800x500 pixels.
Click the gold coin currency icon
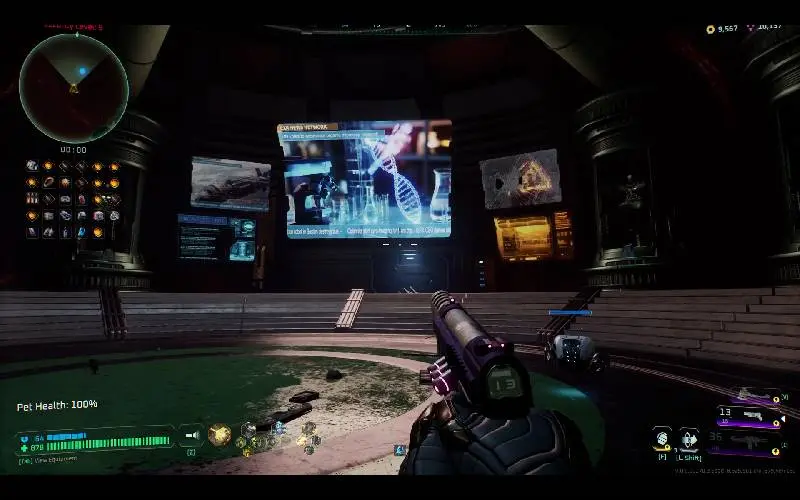[711, 29]
